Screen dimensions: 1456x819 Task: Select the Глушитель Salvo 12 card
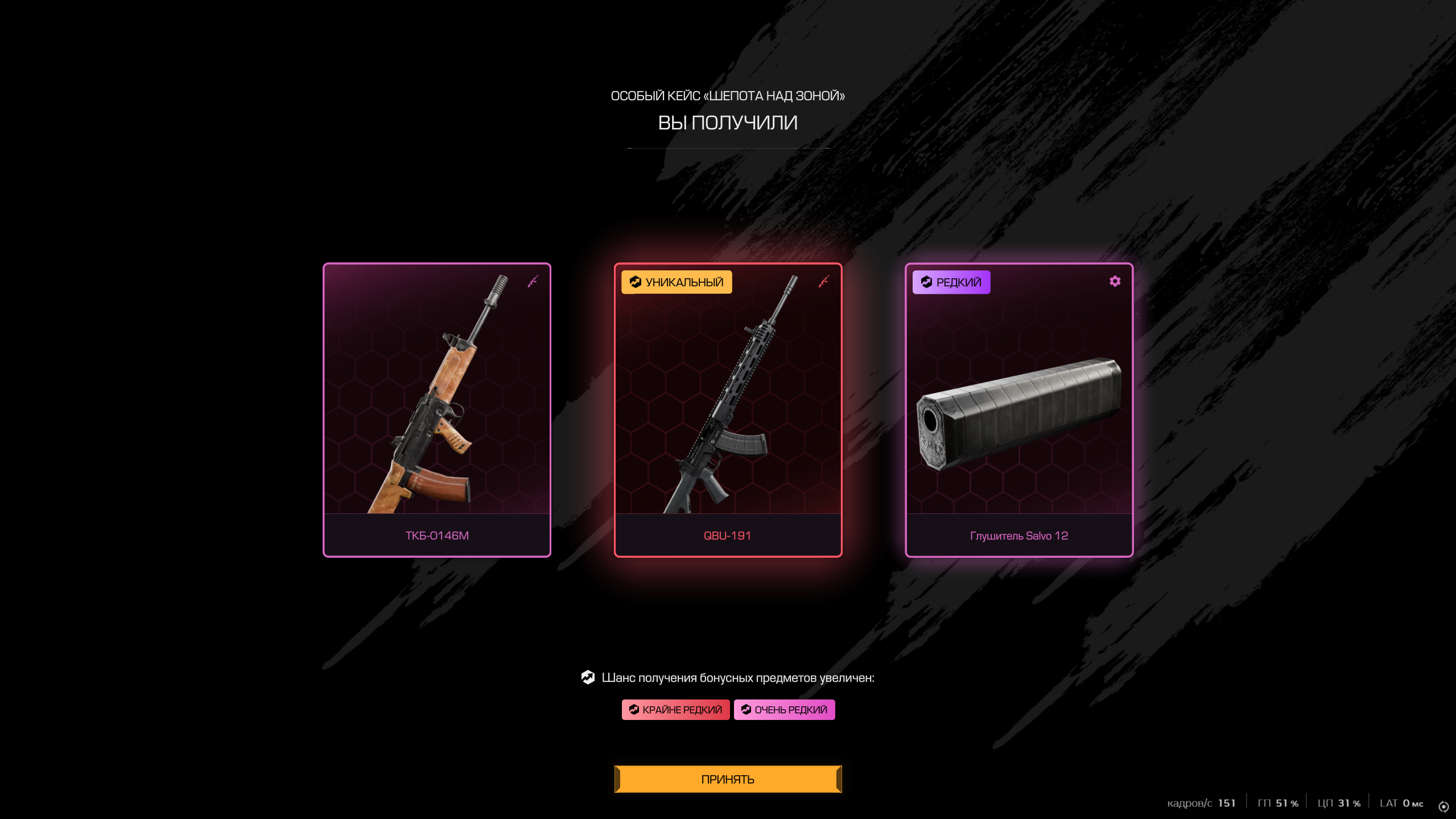(1018, 410)
